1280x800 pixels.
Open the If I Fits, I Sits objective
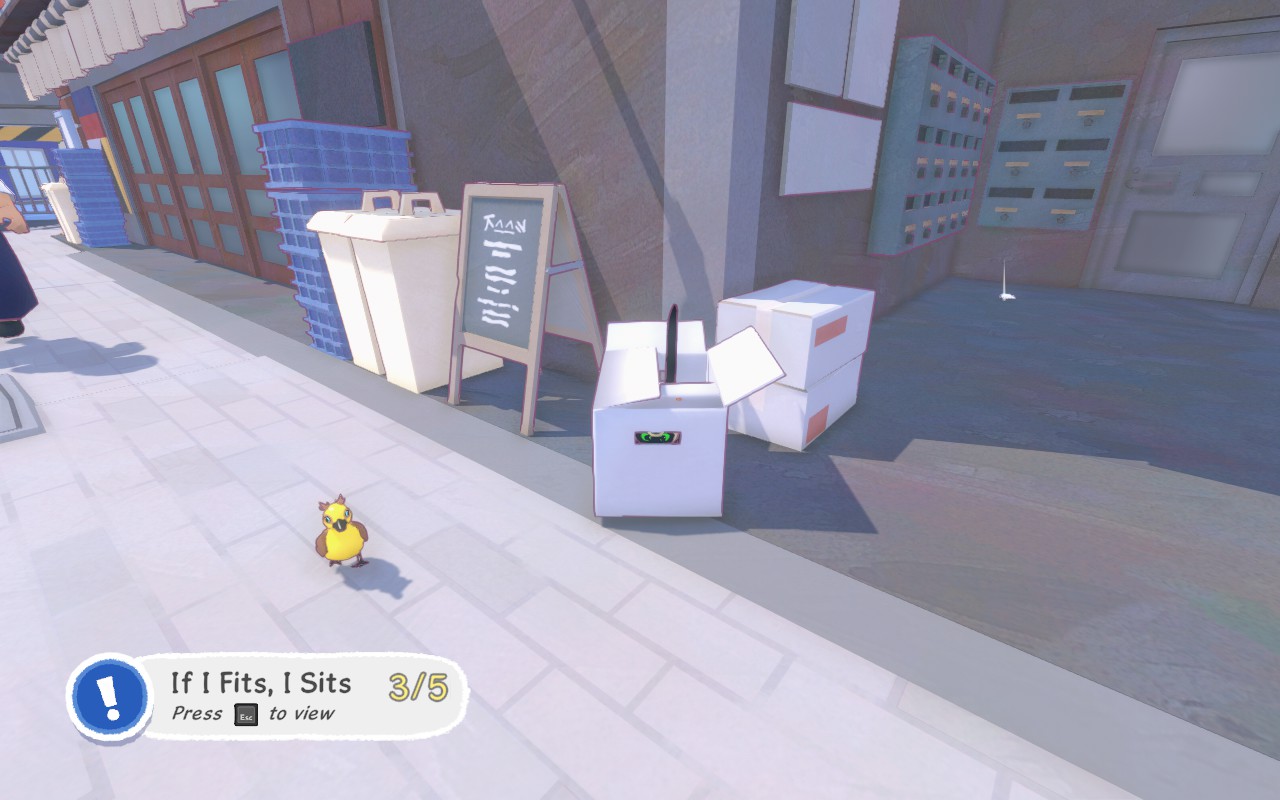(x=262, y=684)
